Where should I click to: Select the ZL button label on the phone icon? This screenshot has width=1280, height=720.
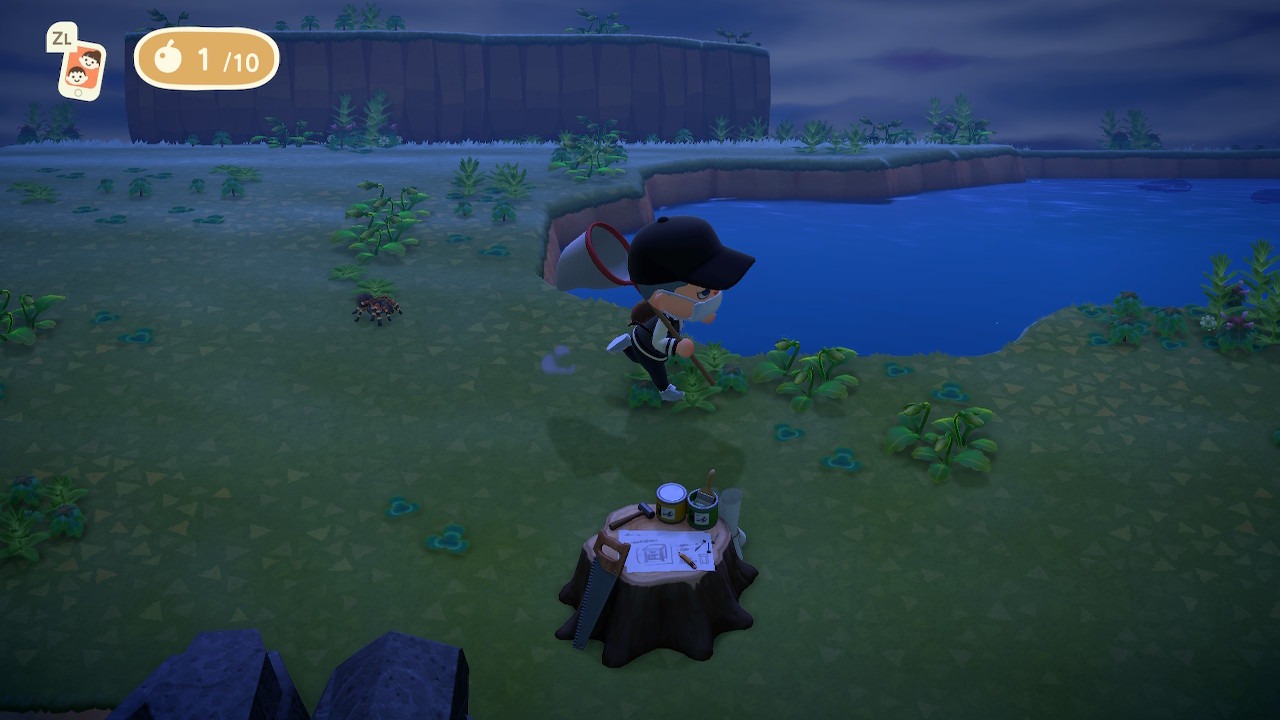coord(62,38)
